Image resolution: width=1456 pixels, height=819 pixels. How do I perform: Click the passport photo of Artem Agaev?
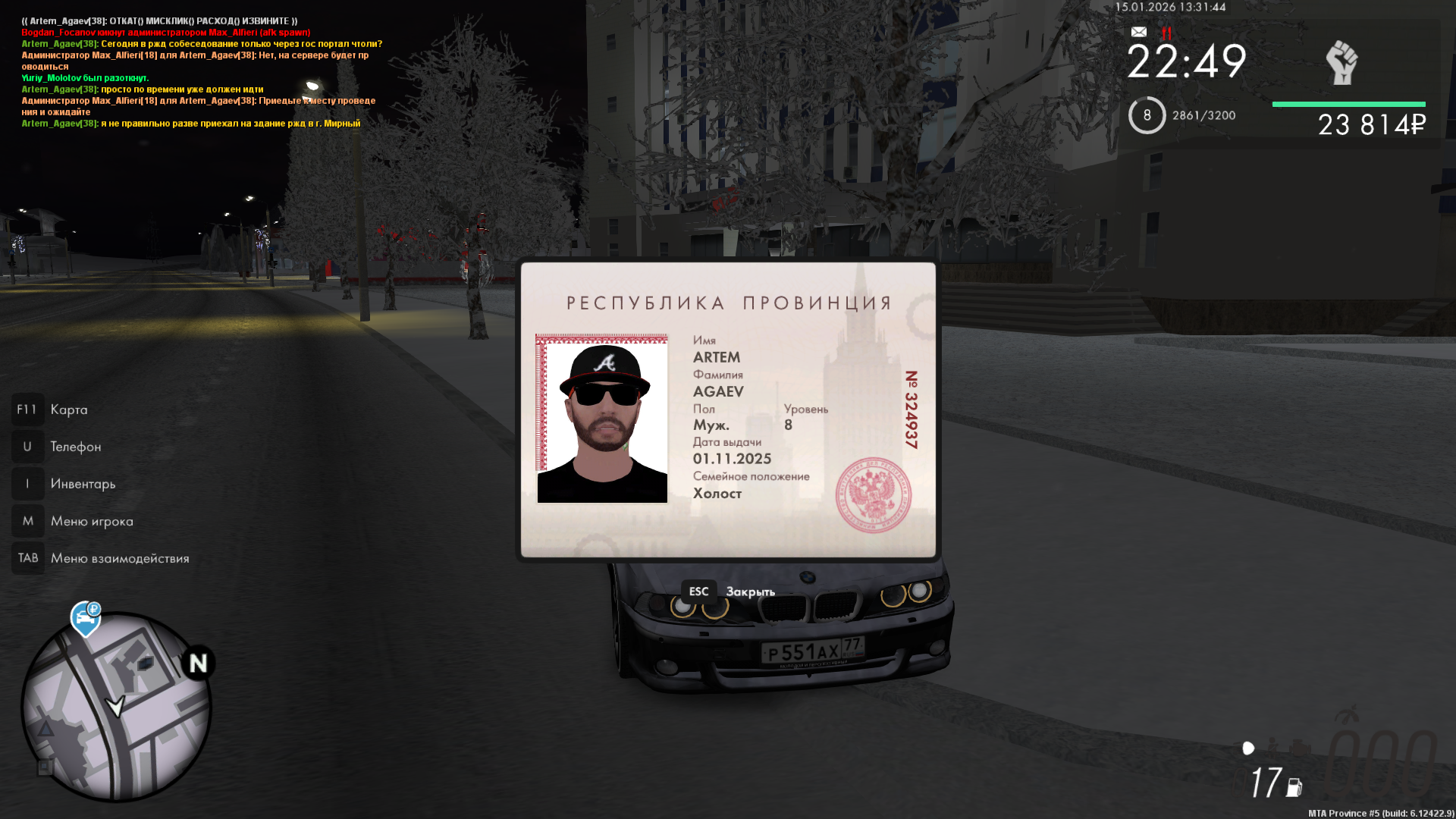(x=603, y=419)
